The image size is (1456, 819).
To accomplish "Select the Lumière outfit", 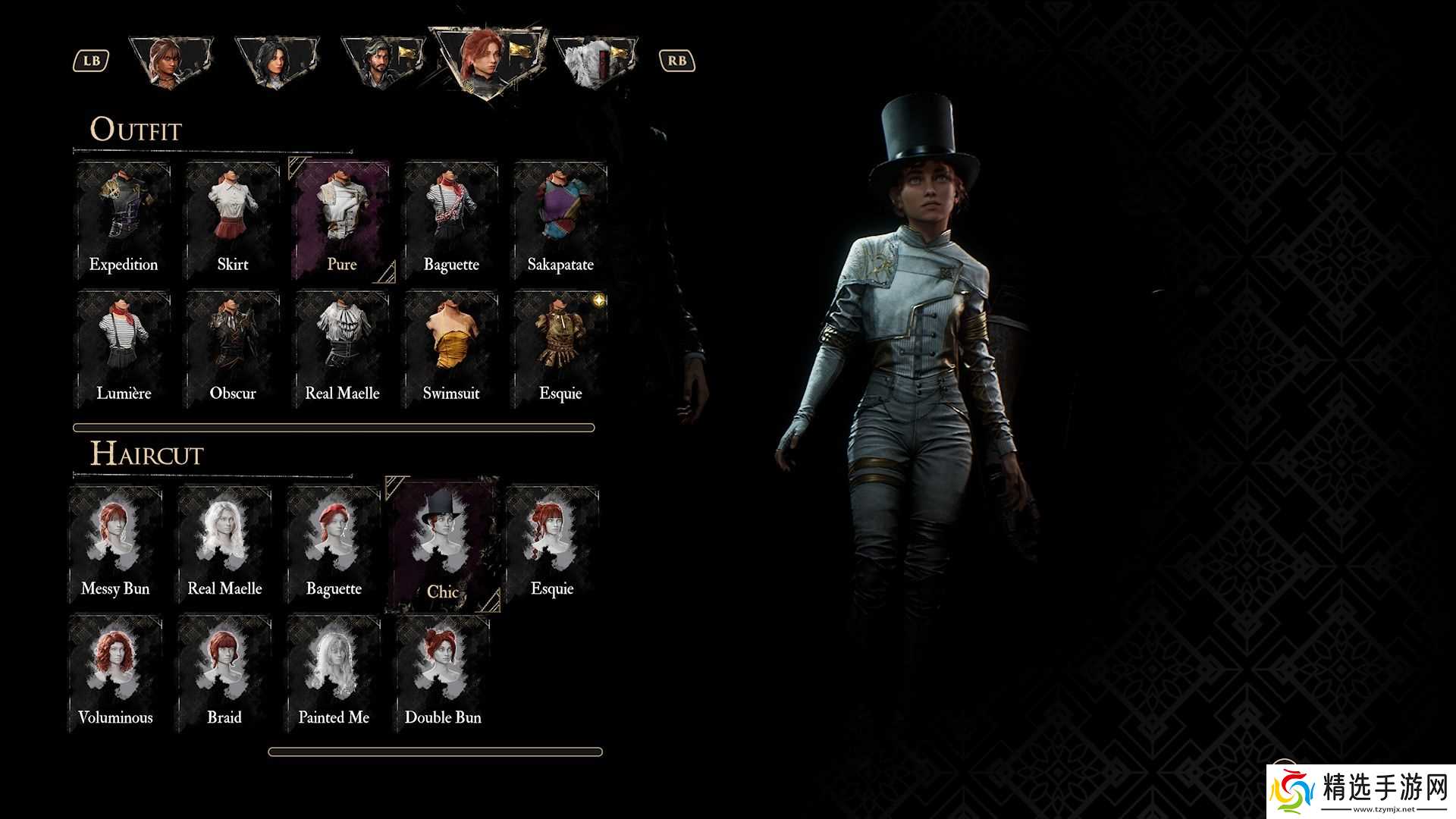I will (124, 350).
